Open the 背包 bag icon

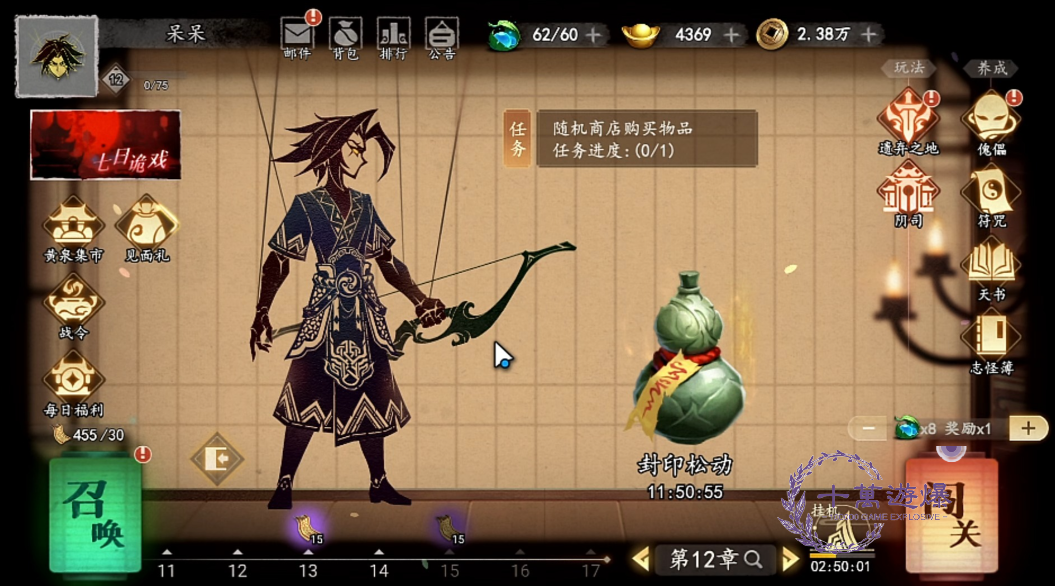coord(346,36)
